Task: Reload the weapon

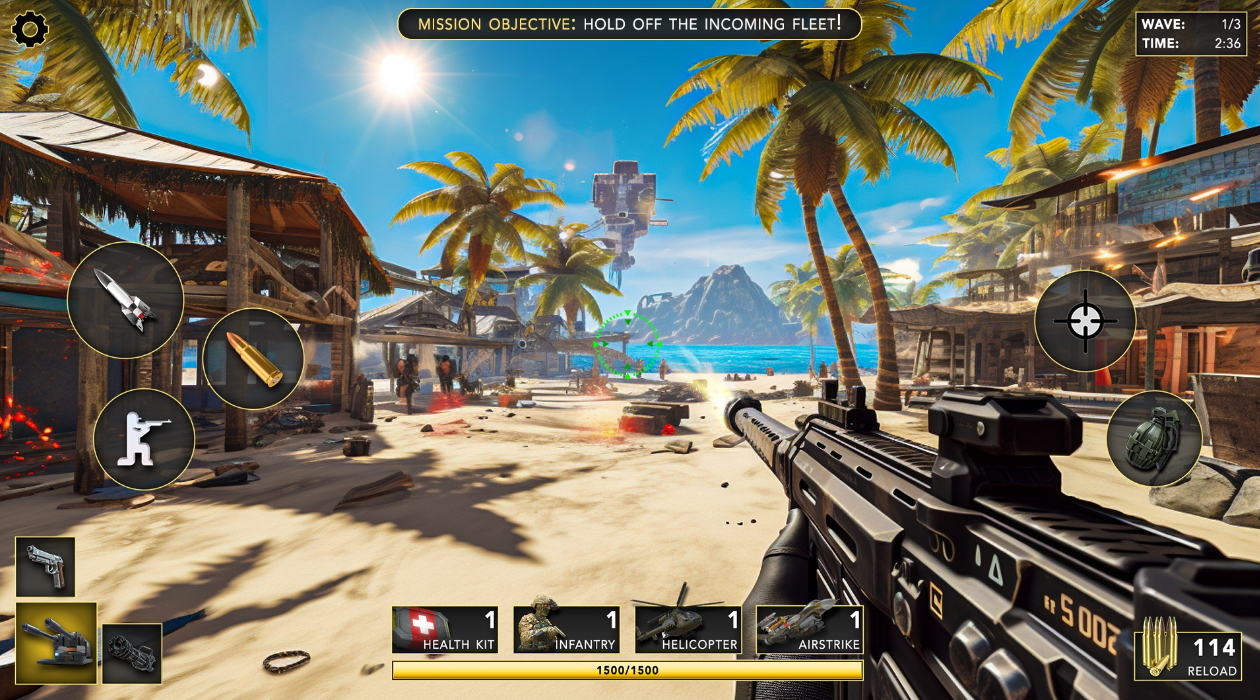Action: coord(1190,657)
